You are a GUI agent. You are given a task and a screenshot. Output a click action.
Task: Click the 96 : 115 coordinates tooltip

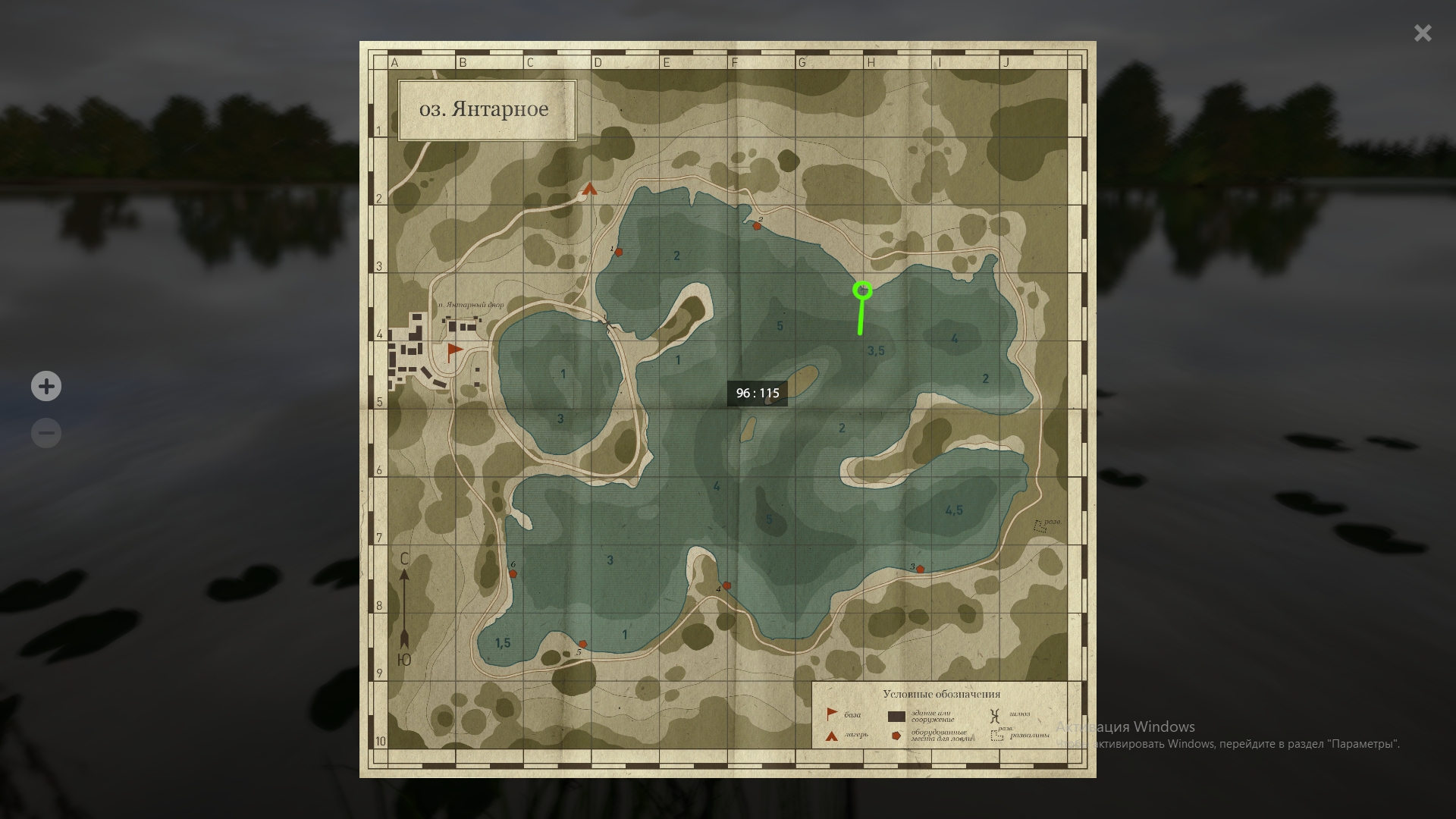tap(758, 393)
